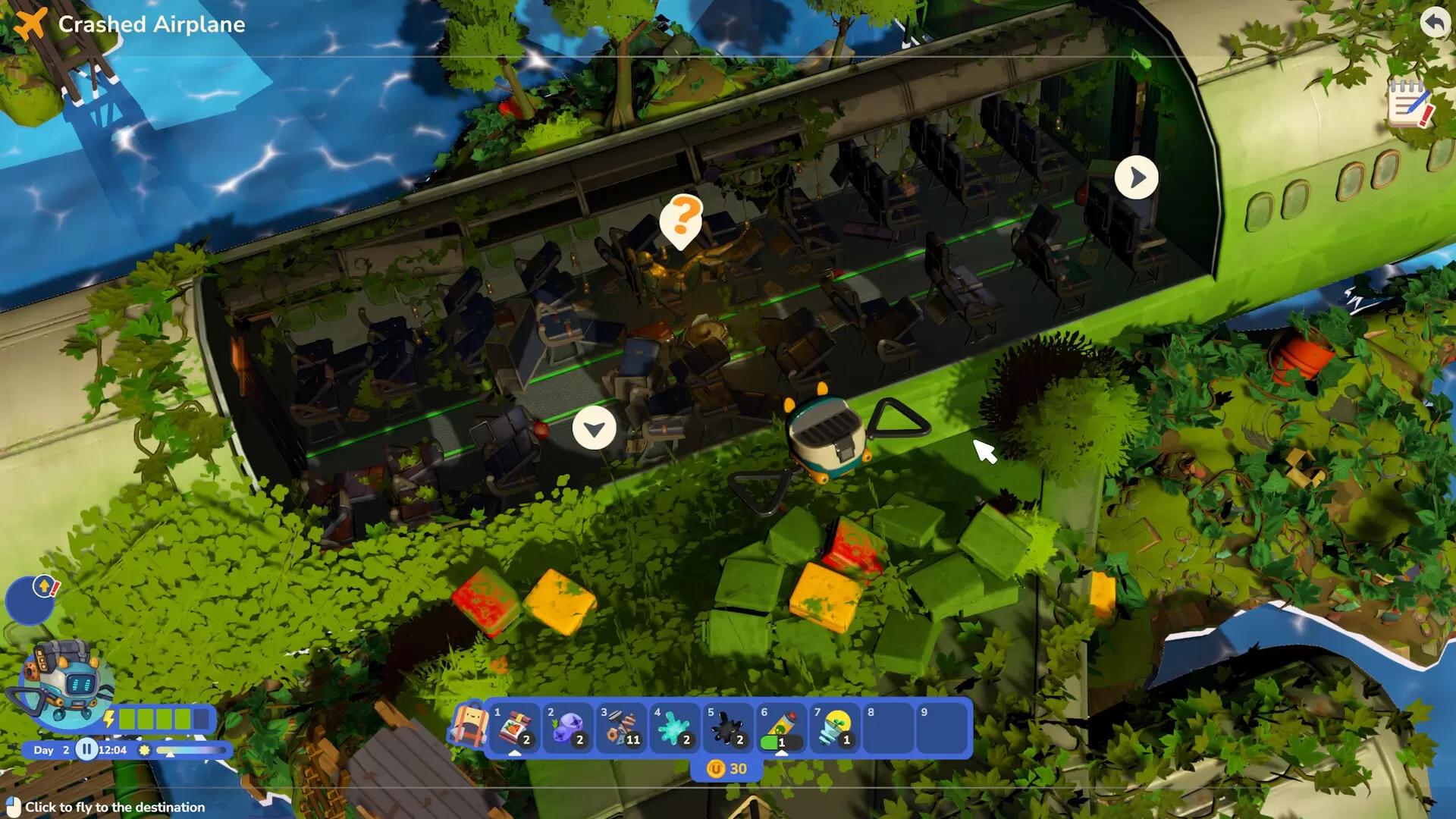
Task: Select the teal splat in slot 4
Action: click(x=674, y=729)
